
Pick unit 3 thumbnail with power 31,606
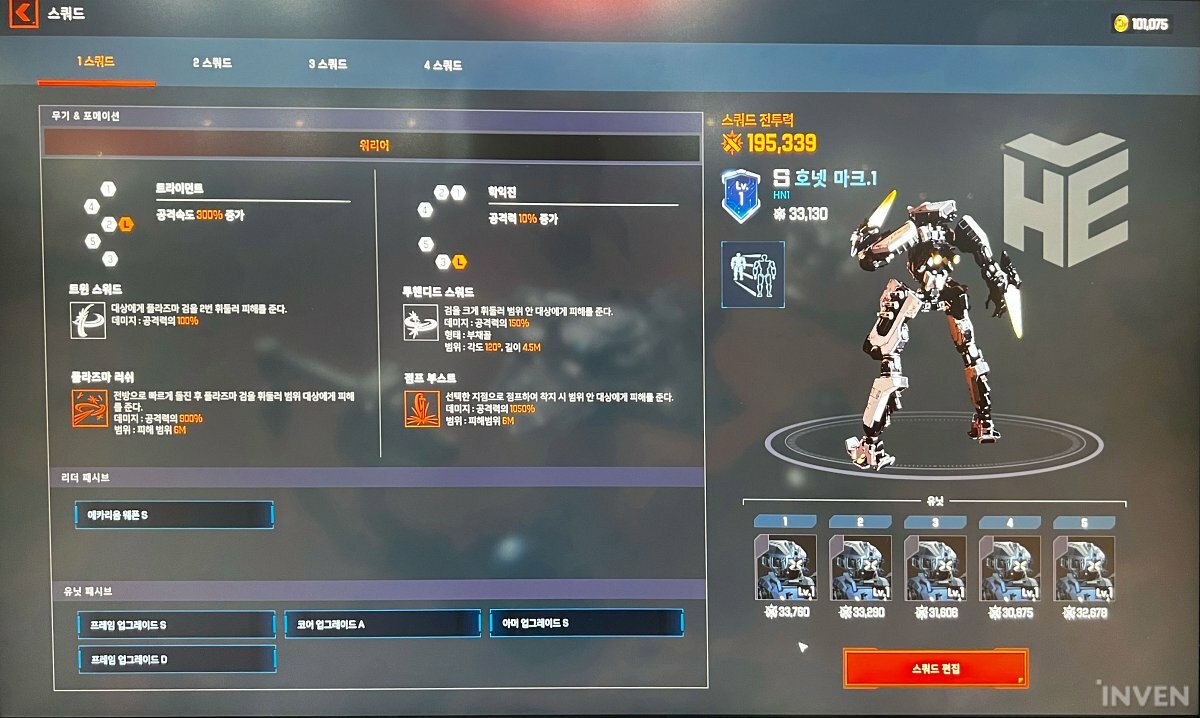(935, 568)
